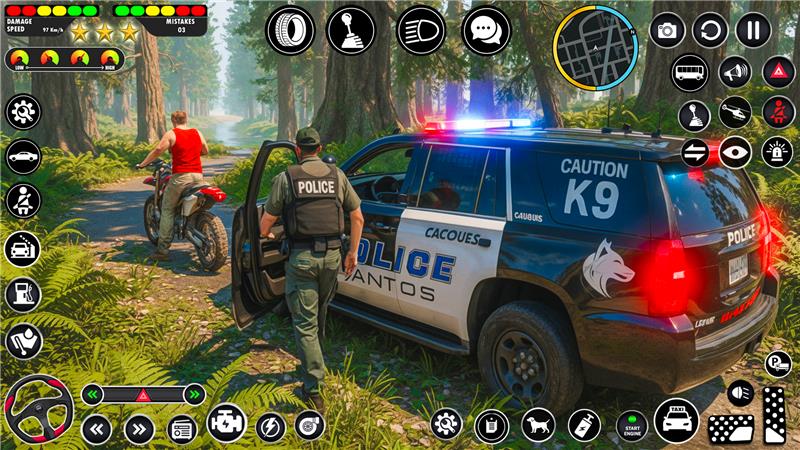800x450 pixels.
Task: Select the K9 dog icon
Action: coord(538,424)
